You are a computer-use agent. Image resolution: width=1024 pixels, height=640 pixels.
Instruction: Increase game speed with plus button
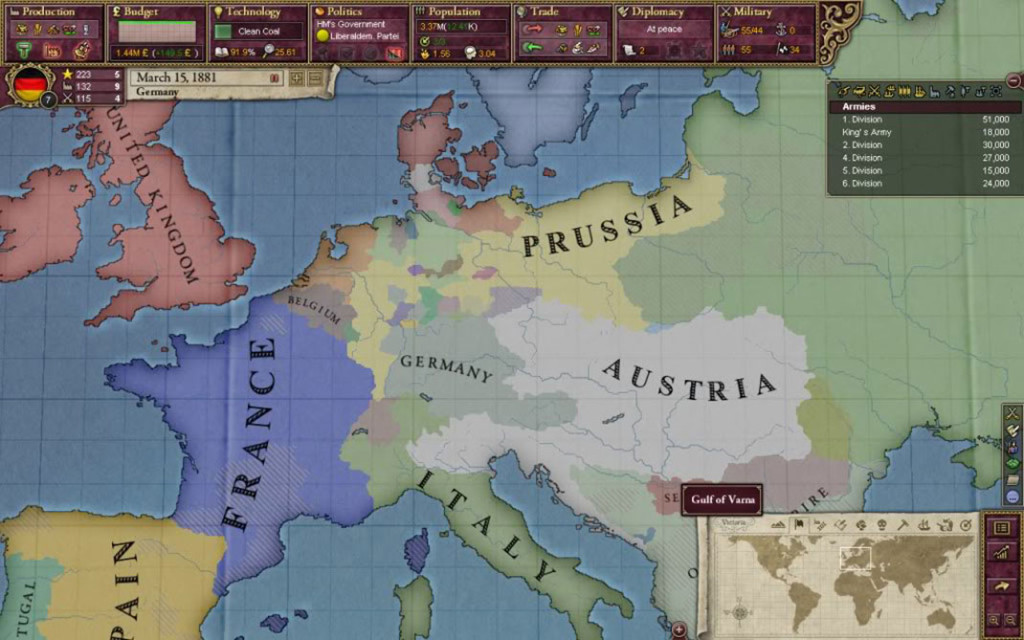(296, 78)
